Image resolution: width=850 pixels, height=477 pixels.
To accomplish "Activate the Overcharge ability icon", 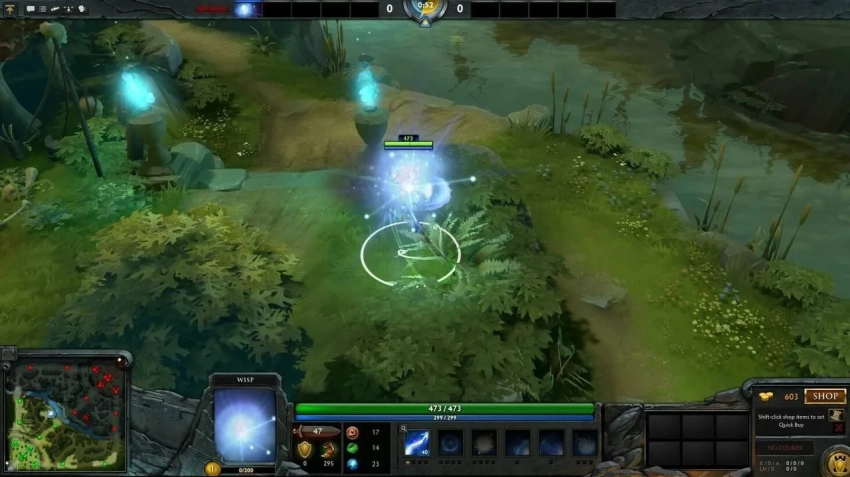I will tap(484, 443).
